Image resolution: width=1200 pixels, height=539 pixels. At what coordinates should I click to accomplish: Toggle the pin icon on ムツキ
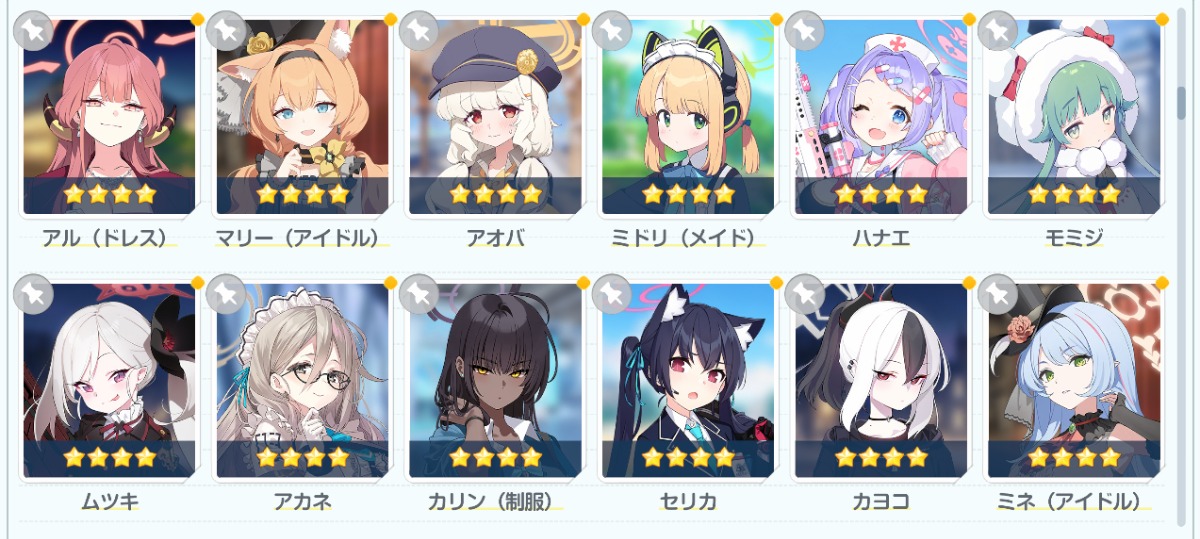click(x=33, y=293)
